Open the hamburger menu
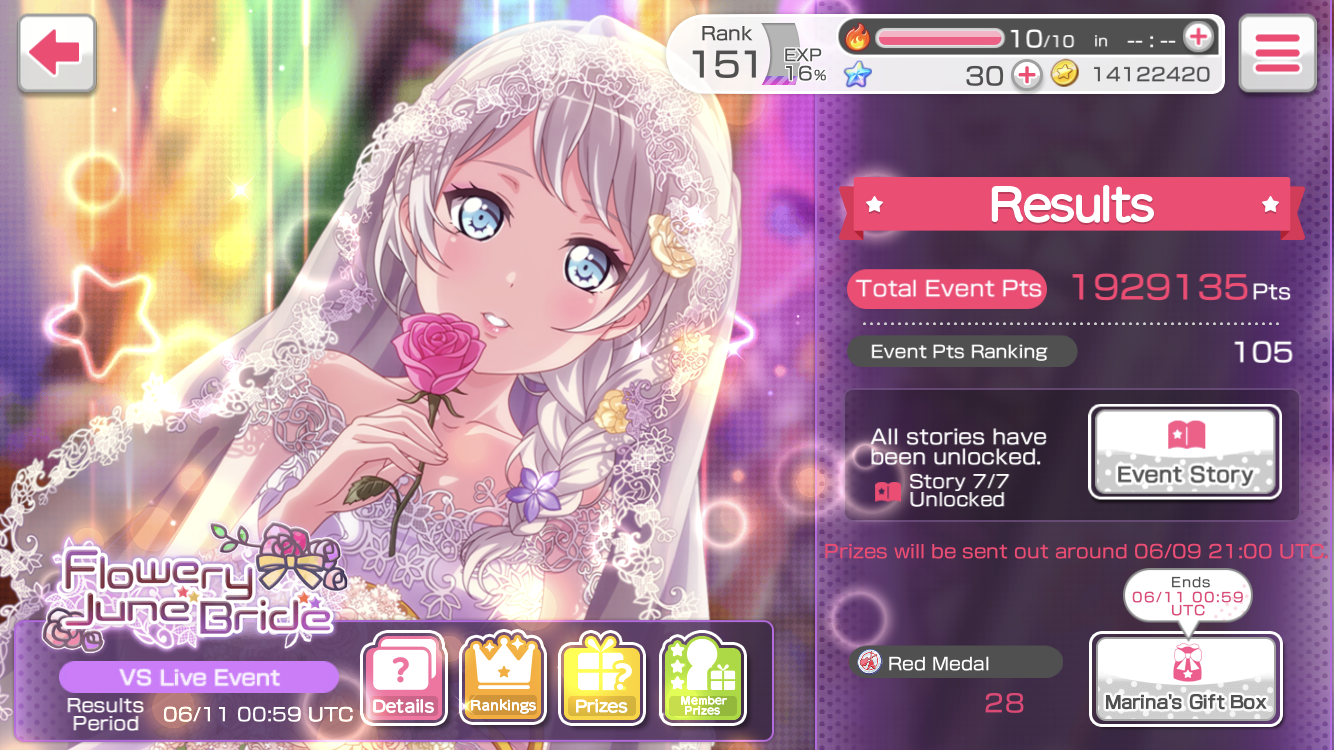Image resolution: width=1334 pixels, height=750 pixels. (x=1276, y=54)
